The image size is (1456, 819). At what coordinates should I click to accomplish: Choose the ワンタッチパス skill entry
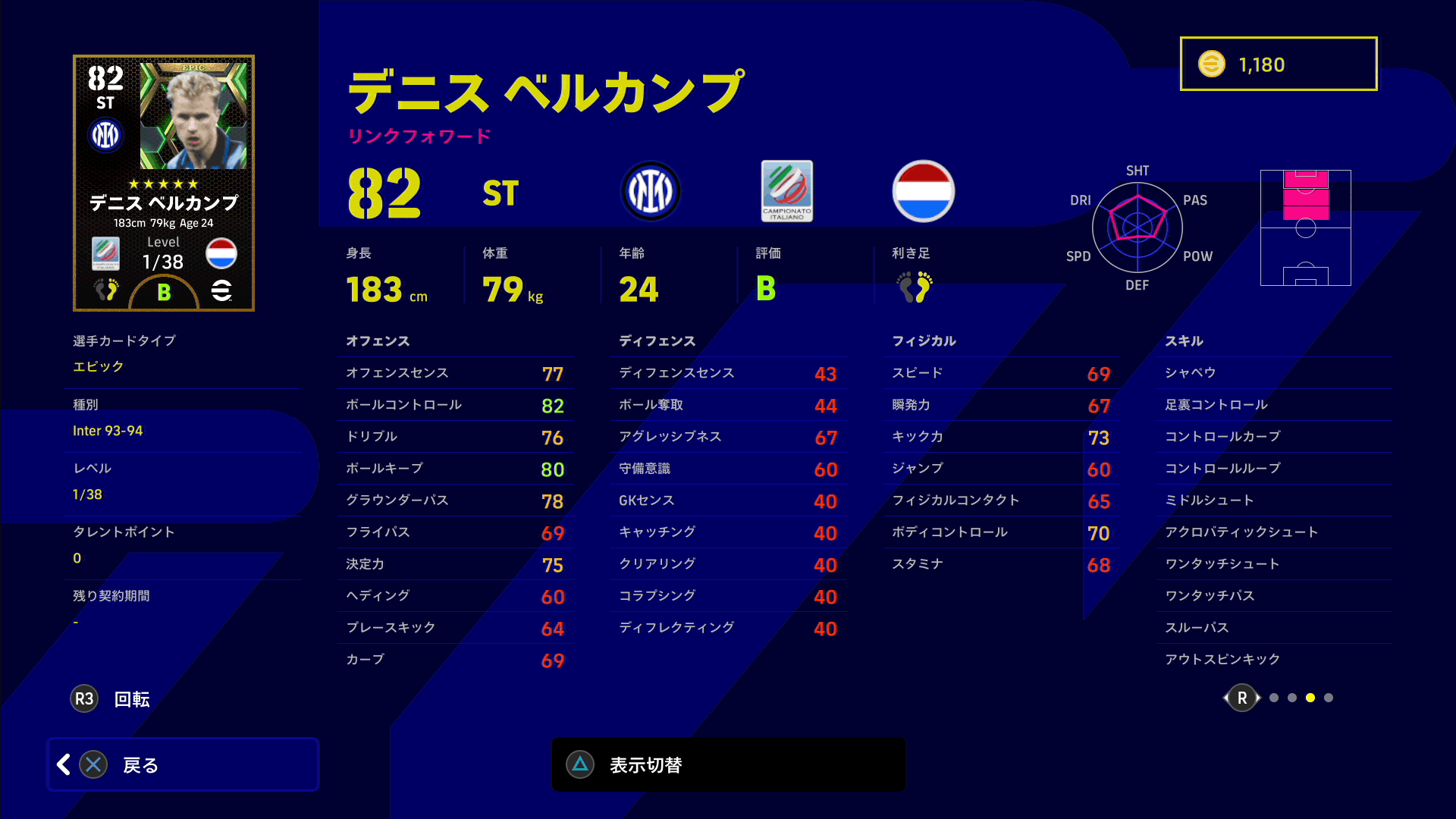point(1278,595)
